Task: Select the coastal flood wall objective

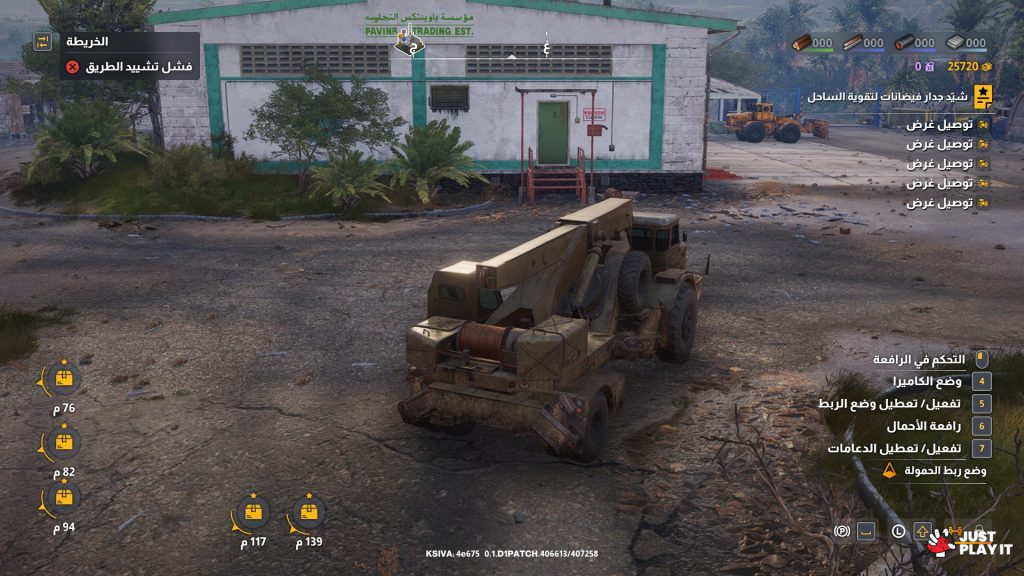Action: (x=984, y=97)
